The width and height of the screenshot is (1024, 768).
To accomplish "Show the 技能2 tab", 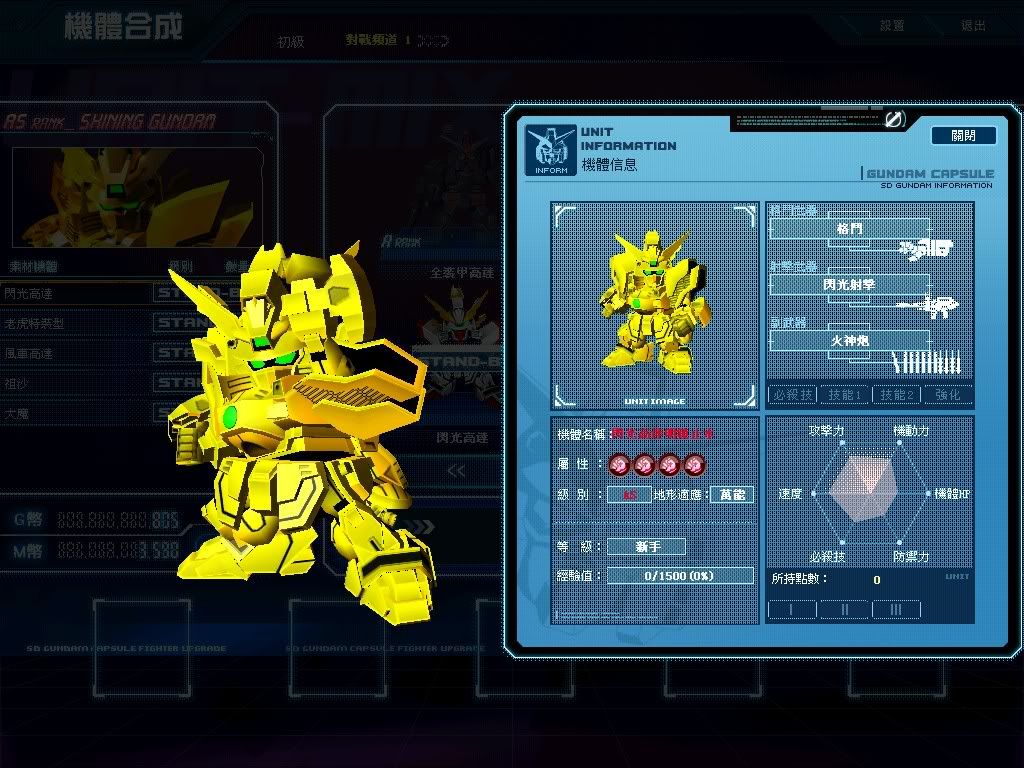I will (x=896, y=395).
